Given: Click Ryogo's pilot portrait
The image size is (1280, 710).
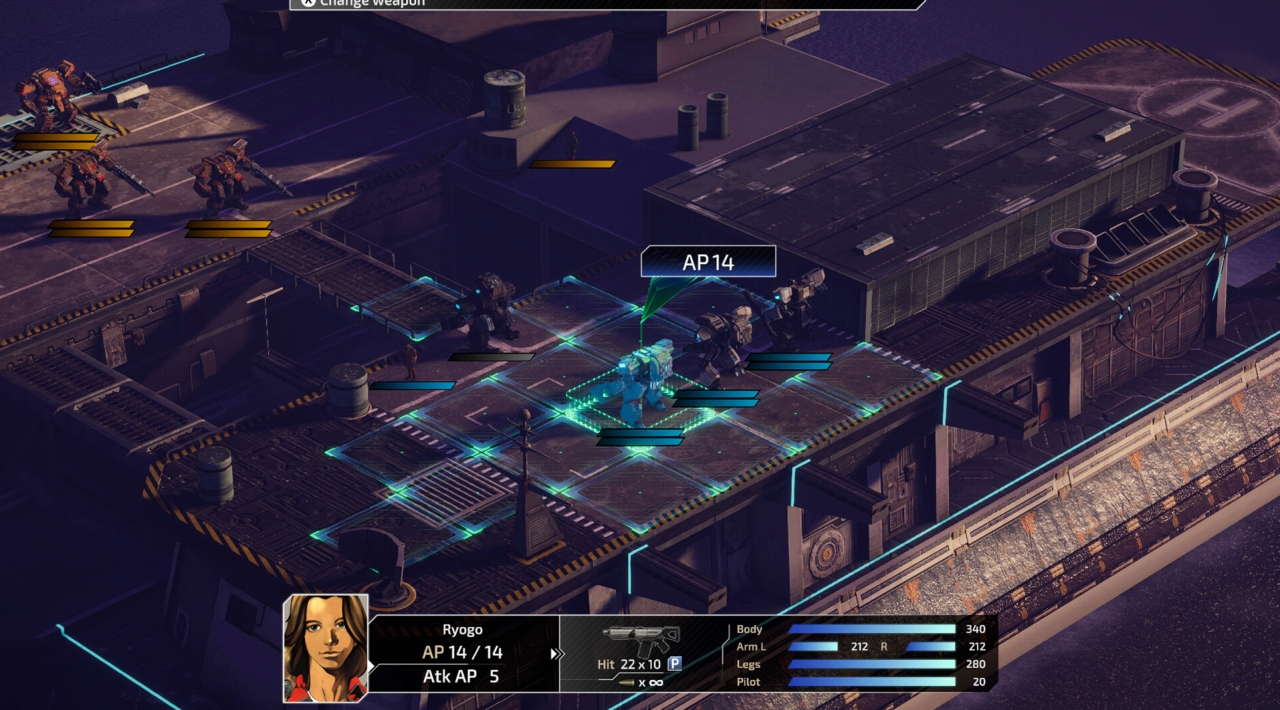Looking at the screenshot, I should pyautogui.click(x=325, y=646).
